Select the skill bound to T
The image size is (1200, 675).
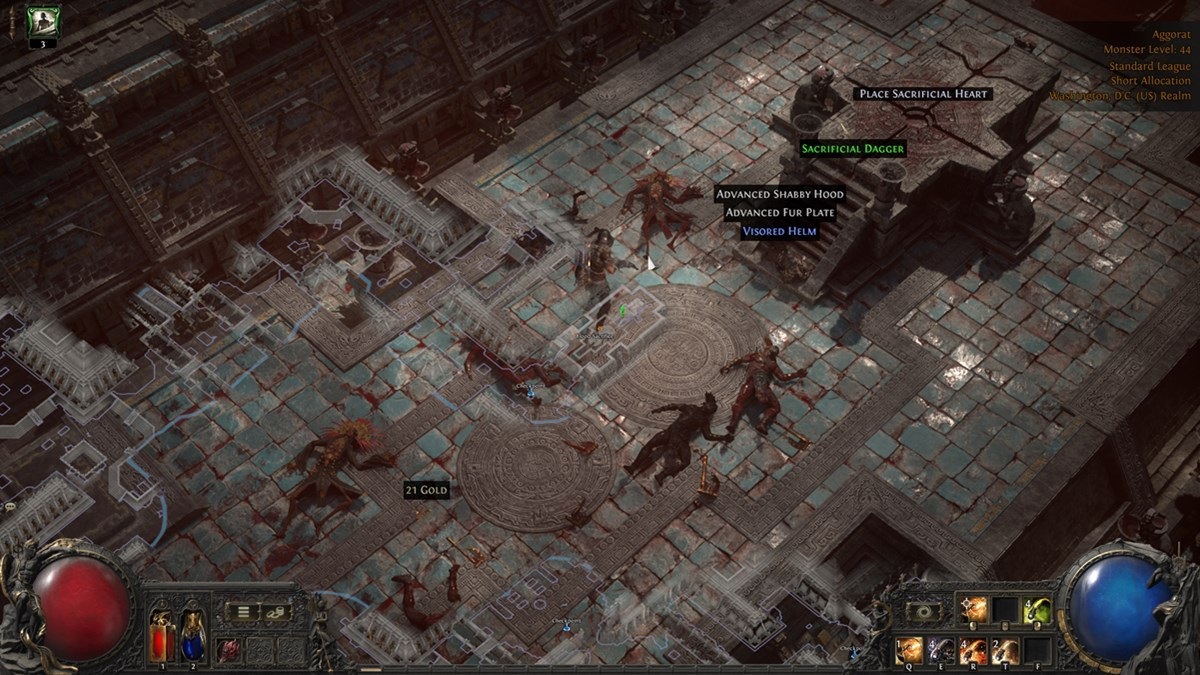[x=1004, y=649]
